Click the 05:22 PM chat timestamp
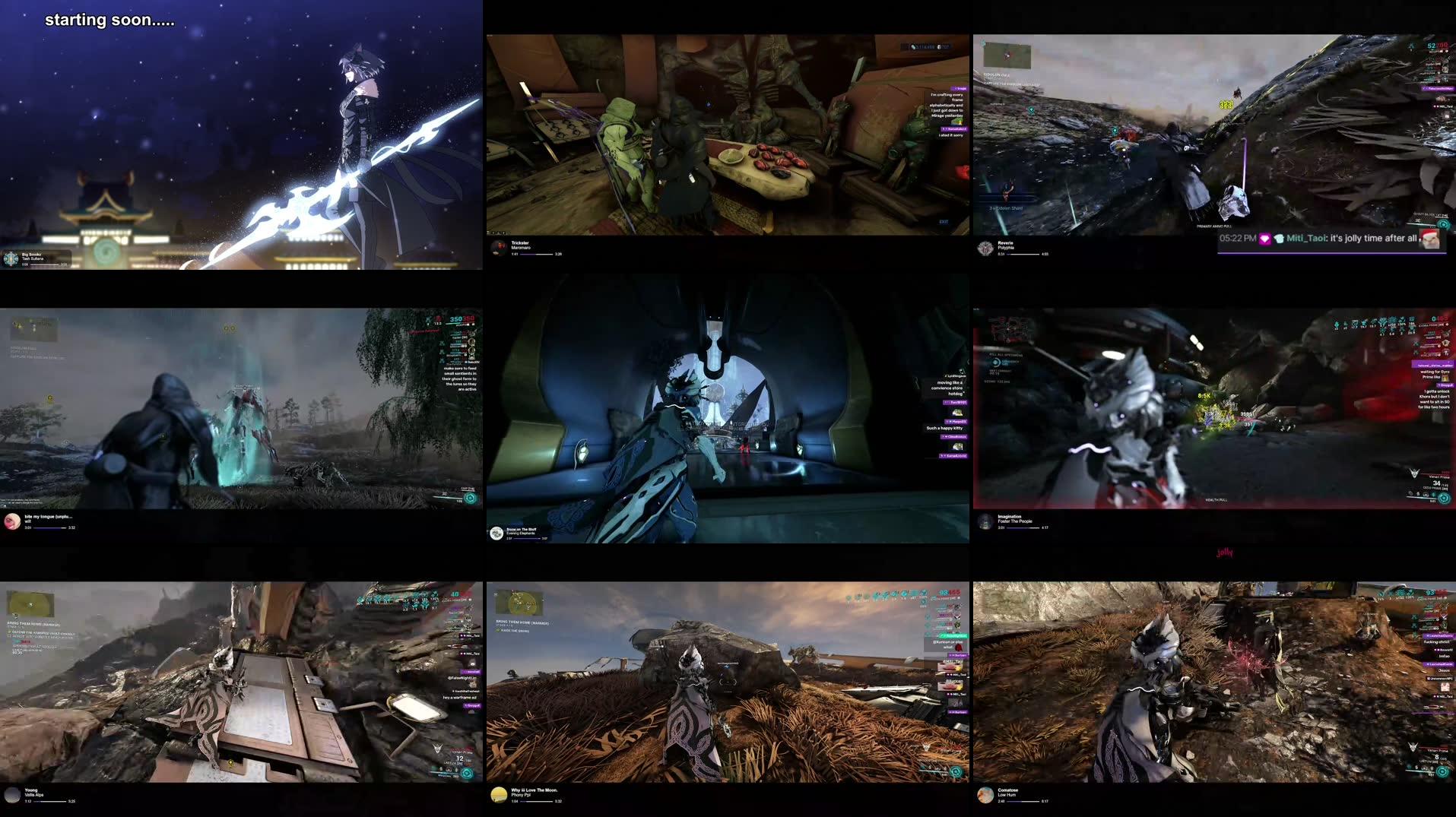 (1237, 239)
